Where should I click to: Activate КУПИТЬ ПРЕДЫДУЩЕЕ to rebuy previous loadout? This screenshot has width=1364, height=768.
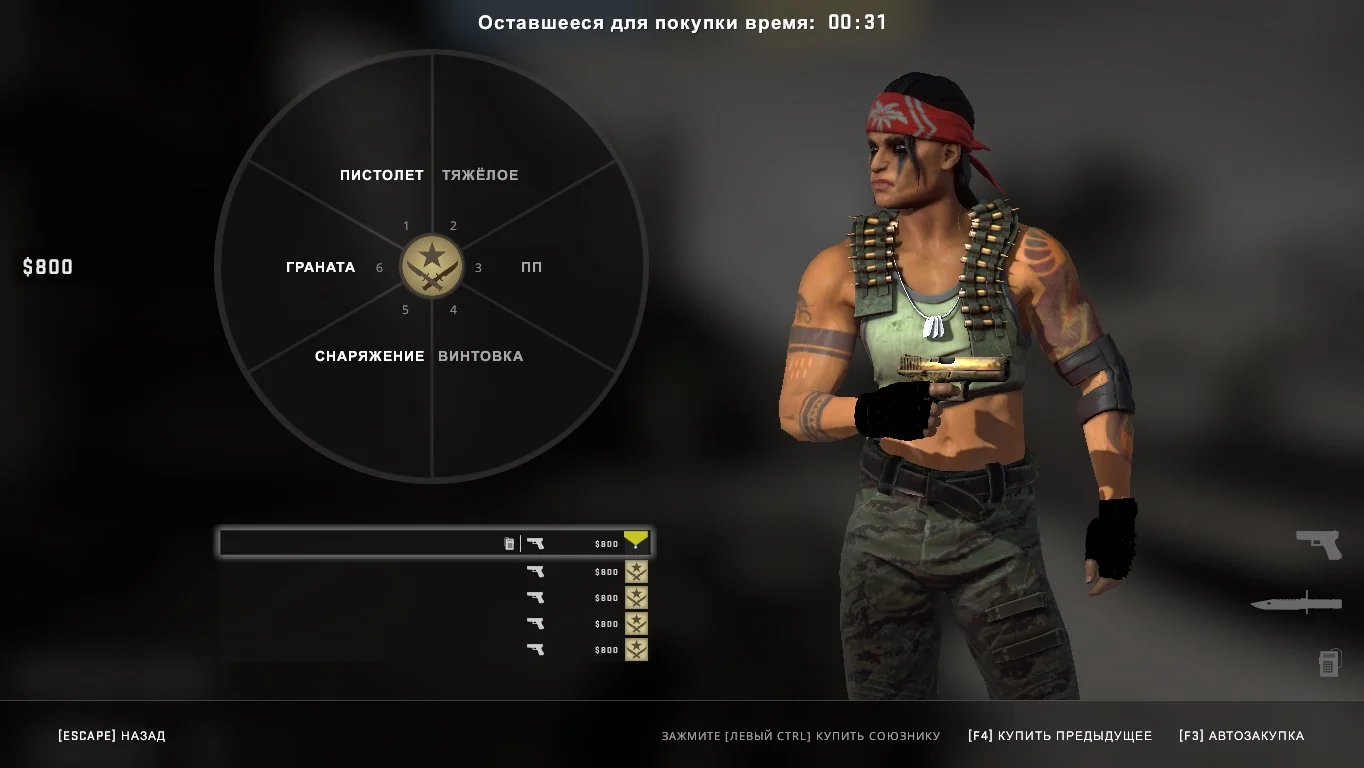coord(1059,736)
